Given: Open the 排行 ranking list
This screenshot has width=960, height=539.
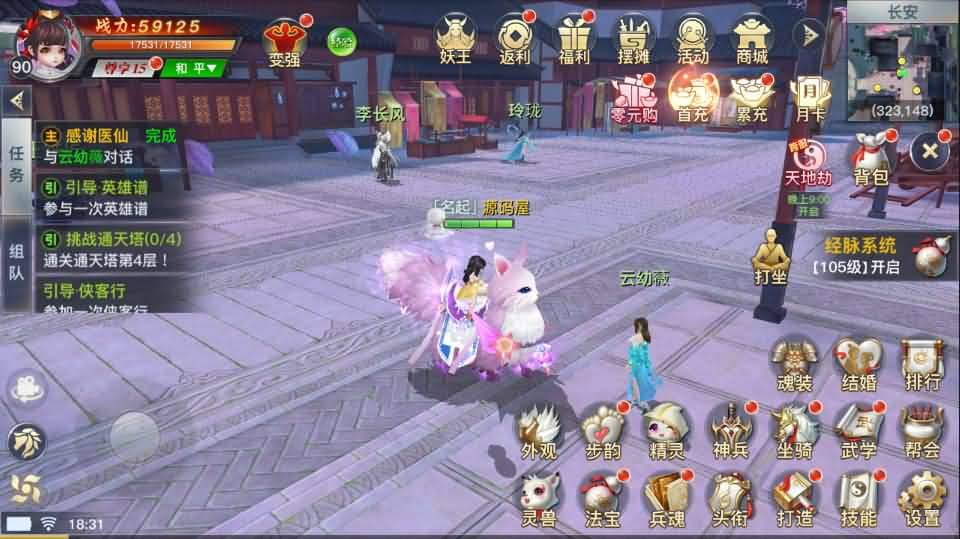Looking at the screenshot, I should pos(921,364).
